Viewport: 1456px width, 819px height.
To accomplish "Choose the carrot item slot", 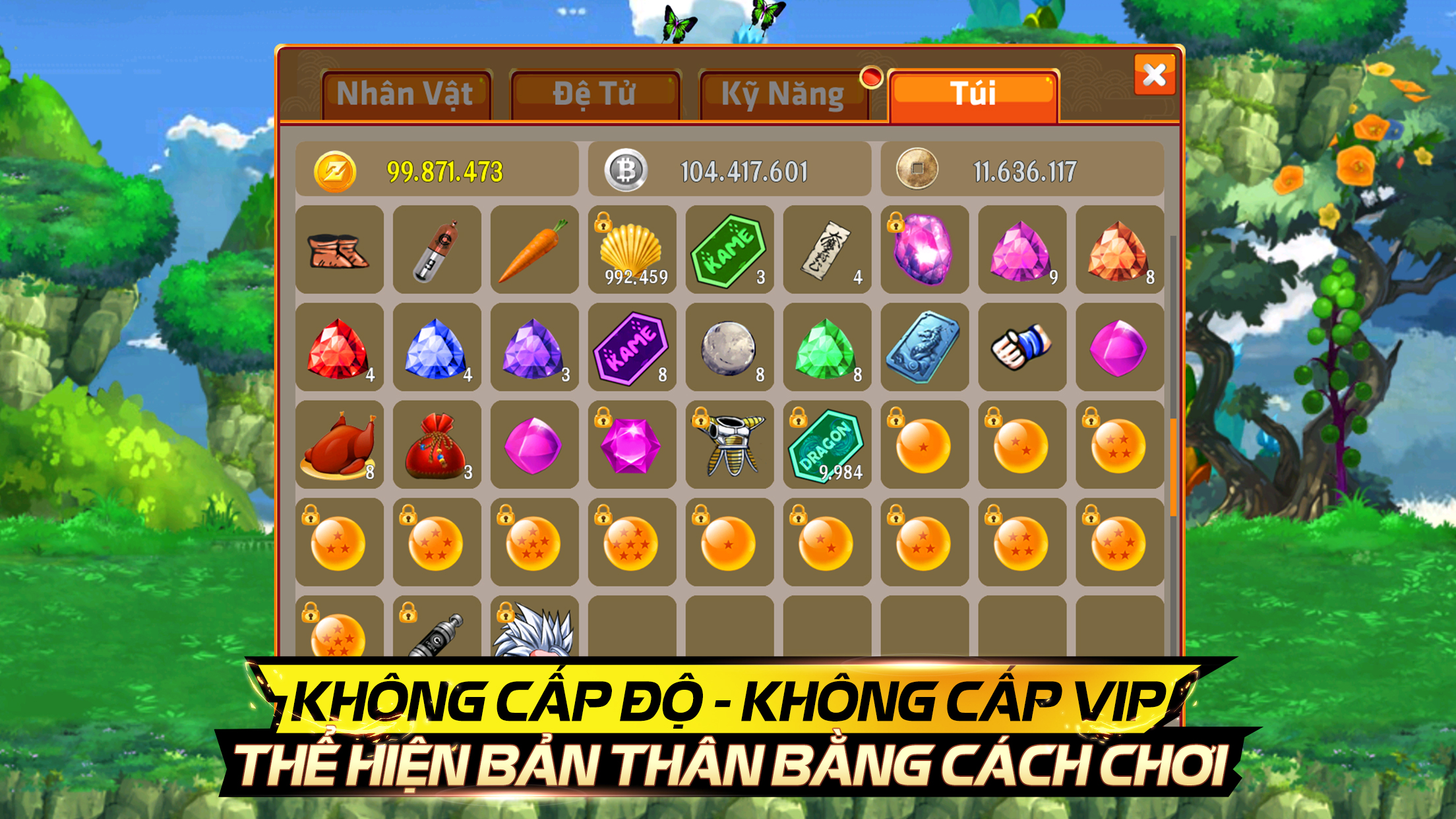I will (534, 249).
